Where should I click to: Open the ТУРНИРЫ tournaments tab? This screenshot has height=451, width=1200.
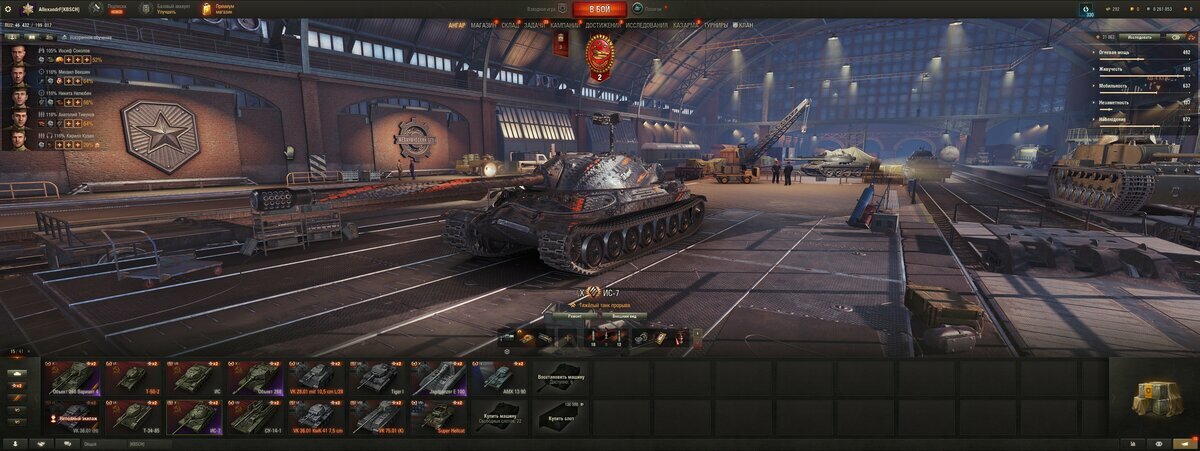tap(715, 24)
